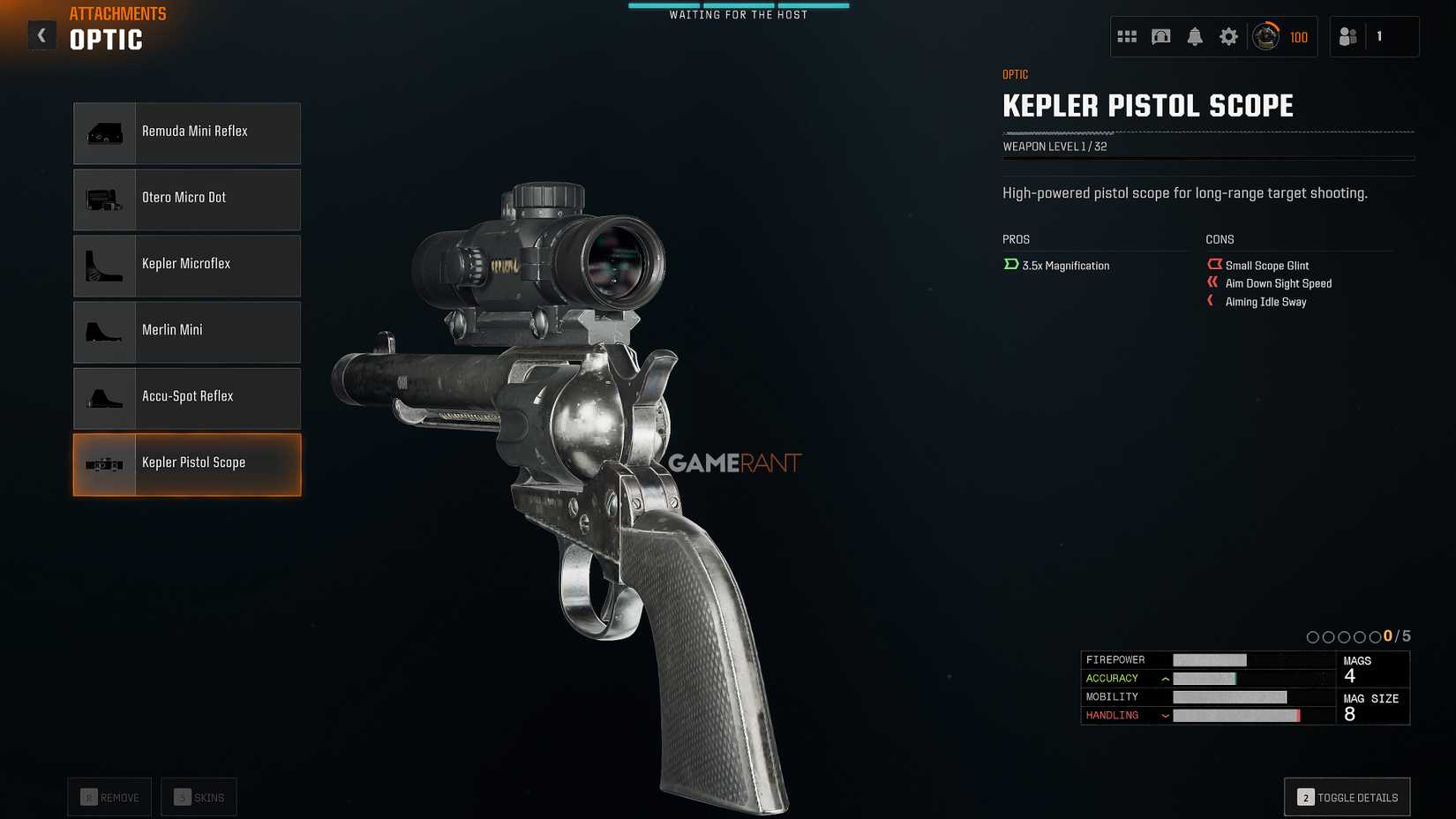1456x819 pixels.
Task: Click the Accu-Spot Reflex sight icon
Action: pyautogui.click(x=103, y=398)
